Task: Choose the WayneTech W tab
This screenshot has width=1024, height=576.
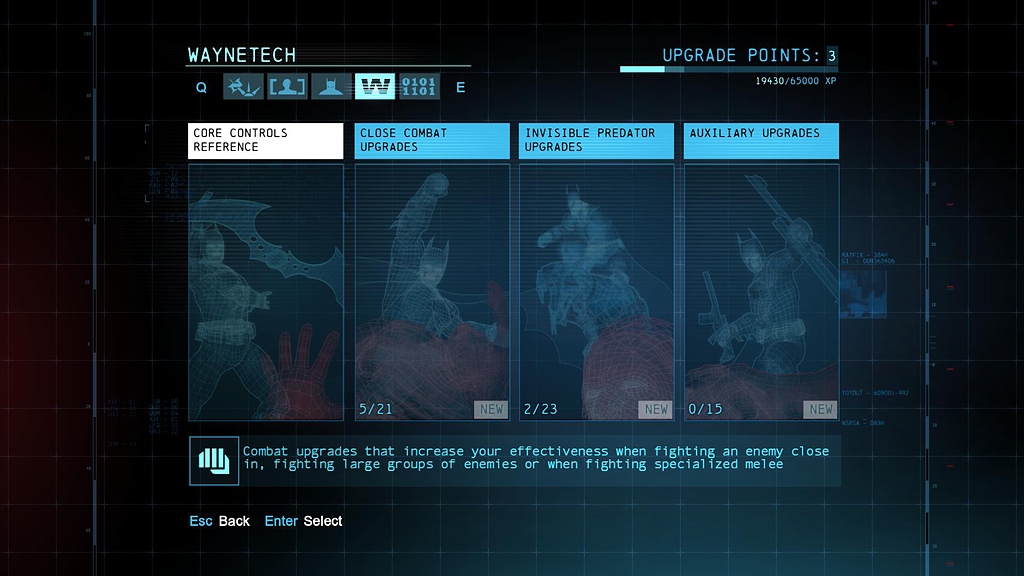Action: 375,87
